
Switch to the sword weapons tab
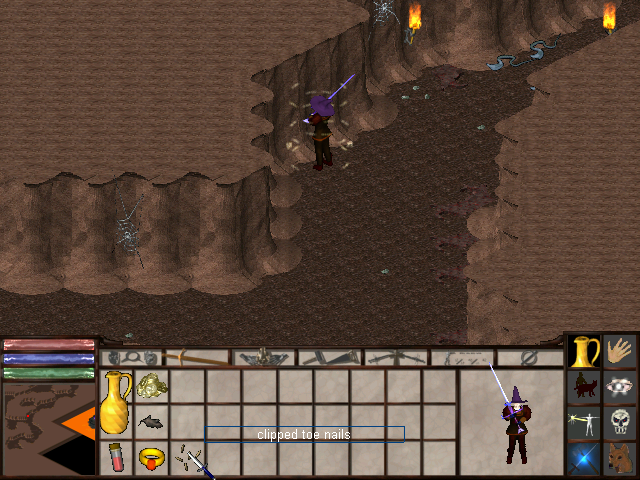[x=198, y=357]
